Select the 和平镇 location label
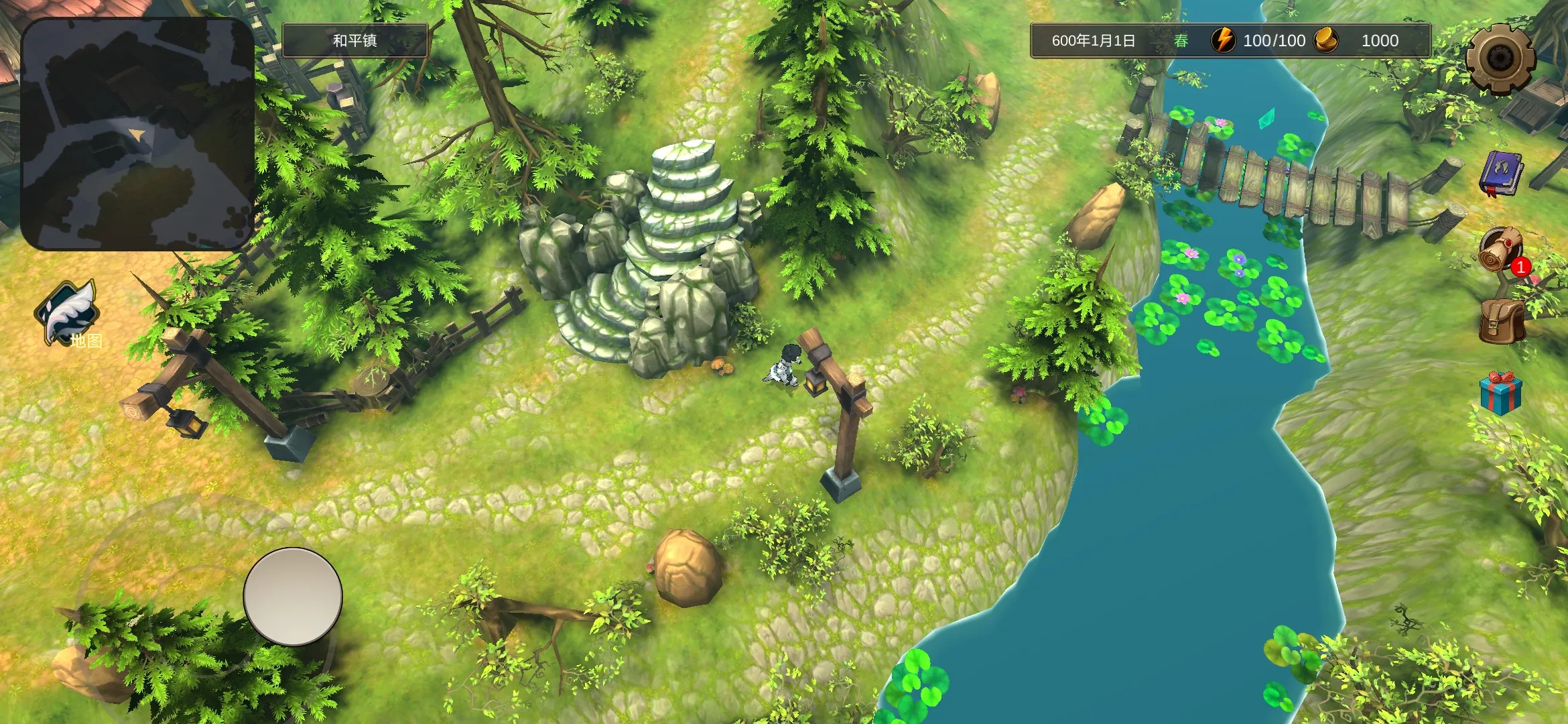1568x724 pixels. point(355,40)
